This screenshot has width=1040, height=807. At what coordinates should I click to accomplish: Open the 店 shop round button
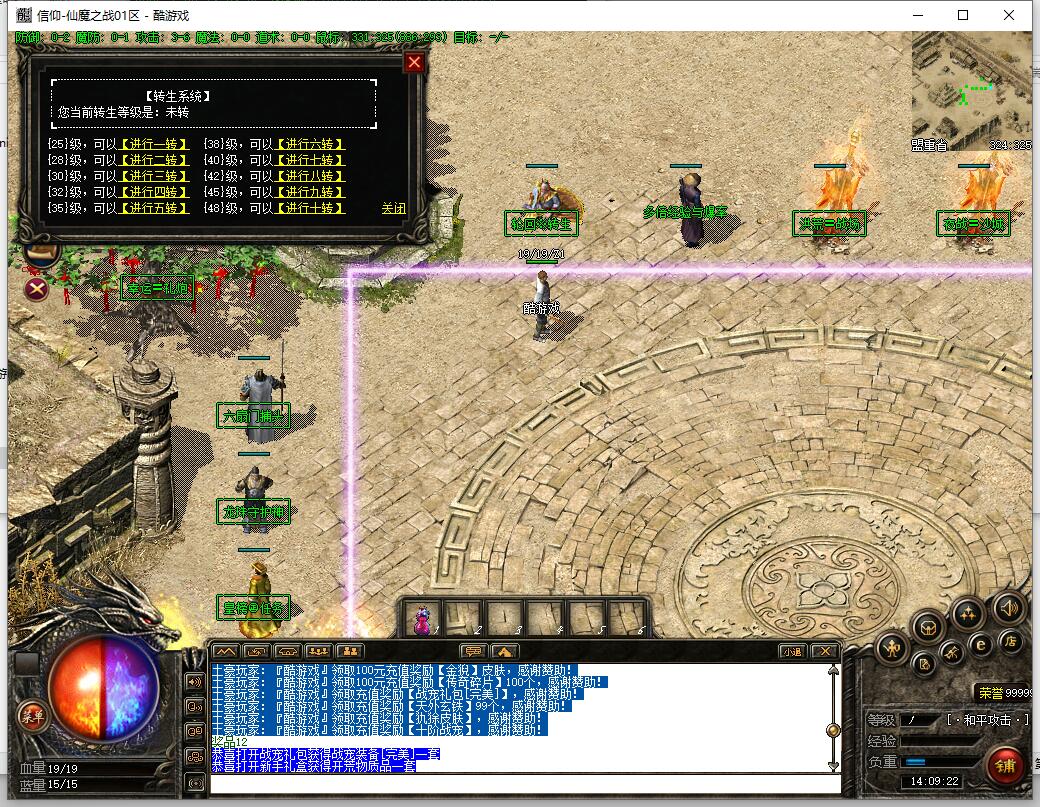coord(1011,641)
